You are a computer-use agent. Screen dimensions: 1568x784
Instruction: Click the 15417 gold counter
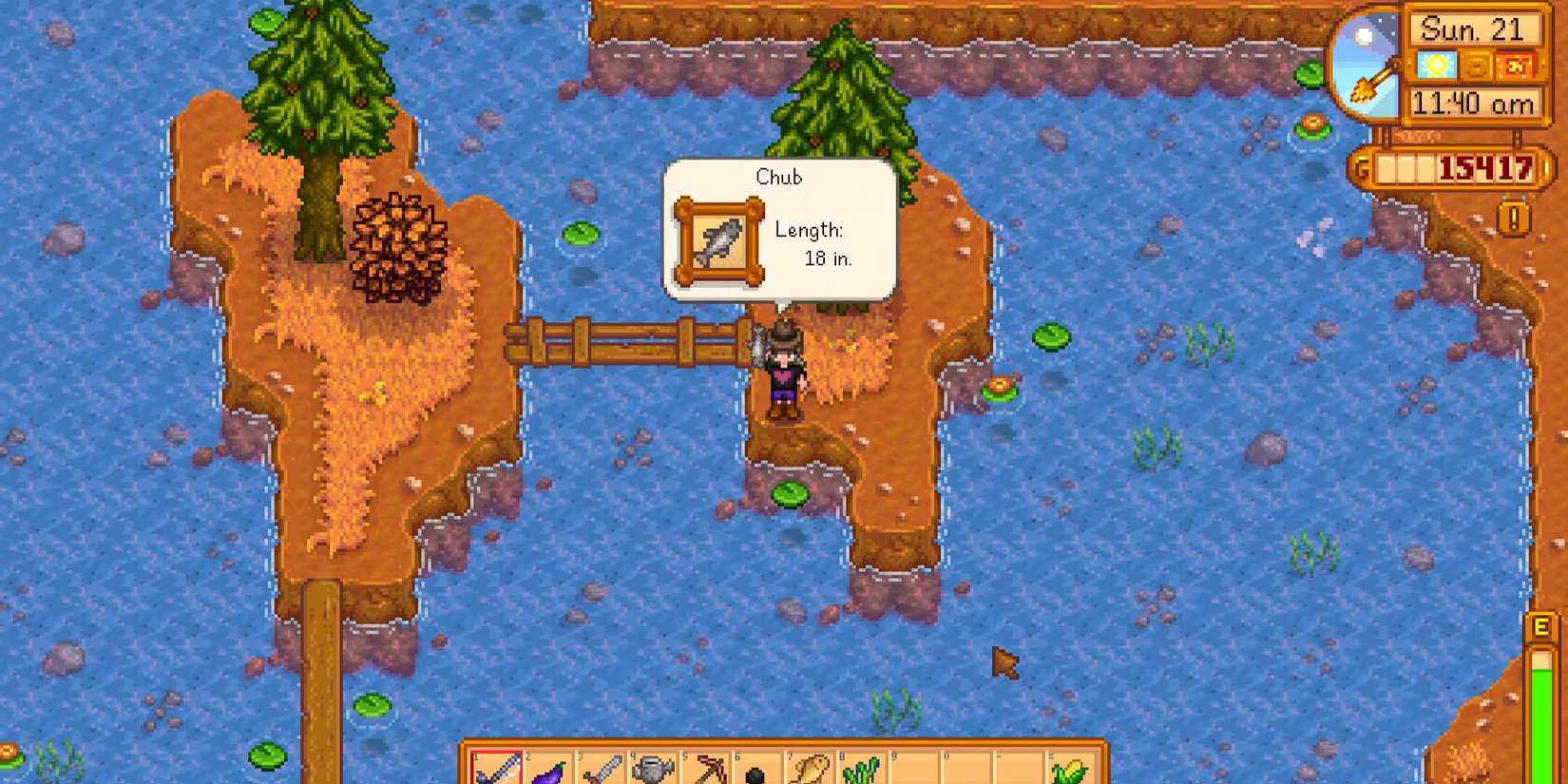[x=1485, y=169]
